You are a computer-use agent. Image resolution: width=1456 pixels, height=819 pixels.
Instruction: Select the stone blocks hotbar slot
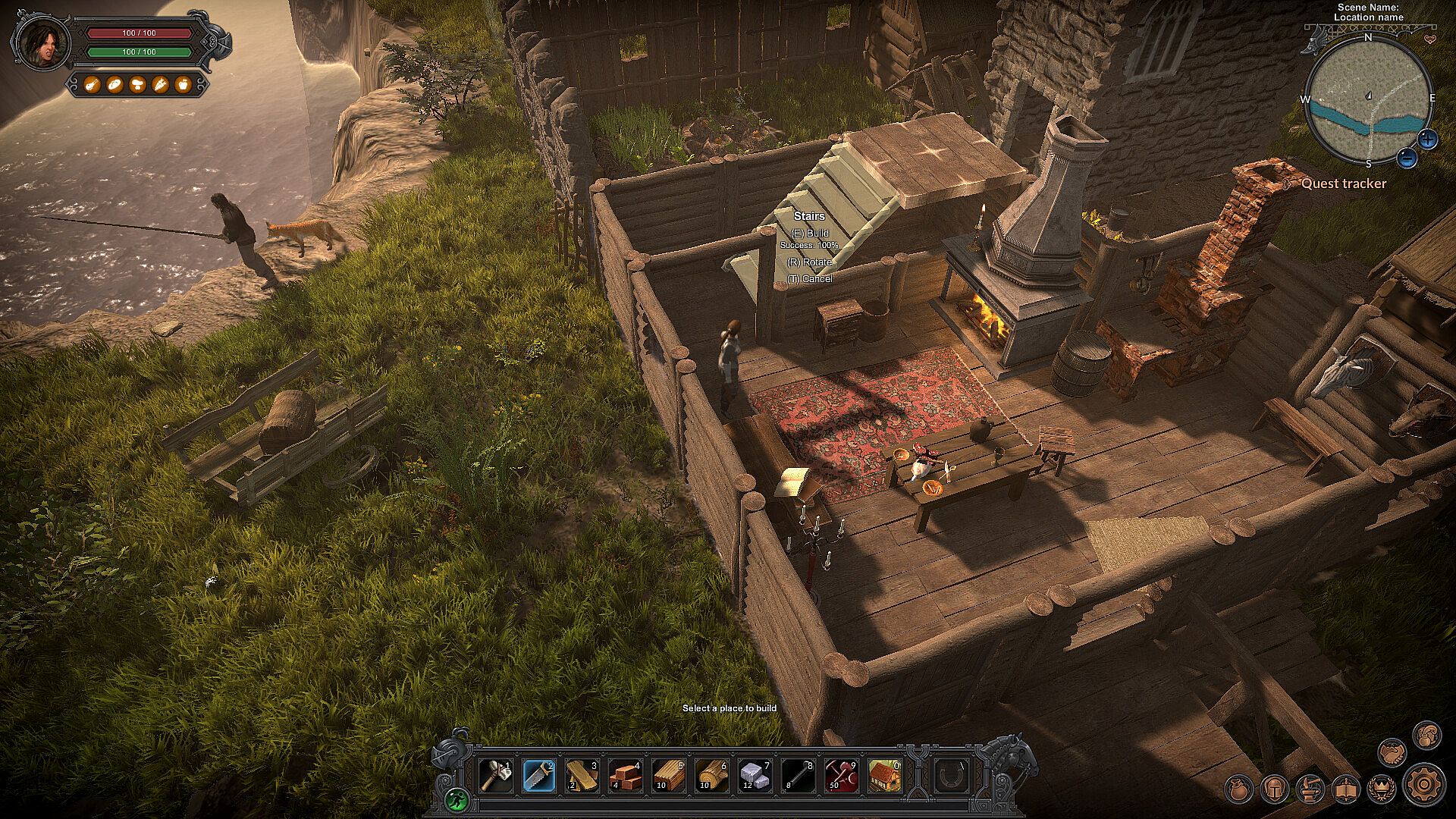[755, 776]
